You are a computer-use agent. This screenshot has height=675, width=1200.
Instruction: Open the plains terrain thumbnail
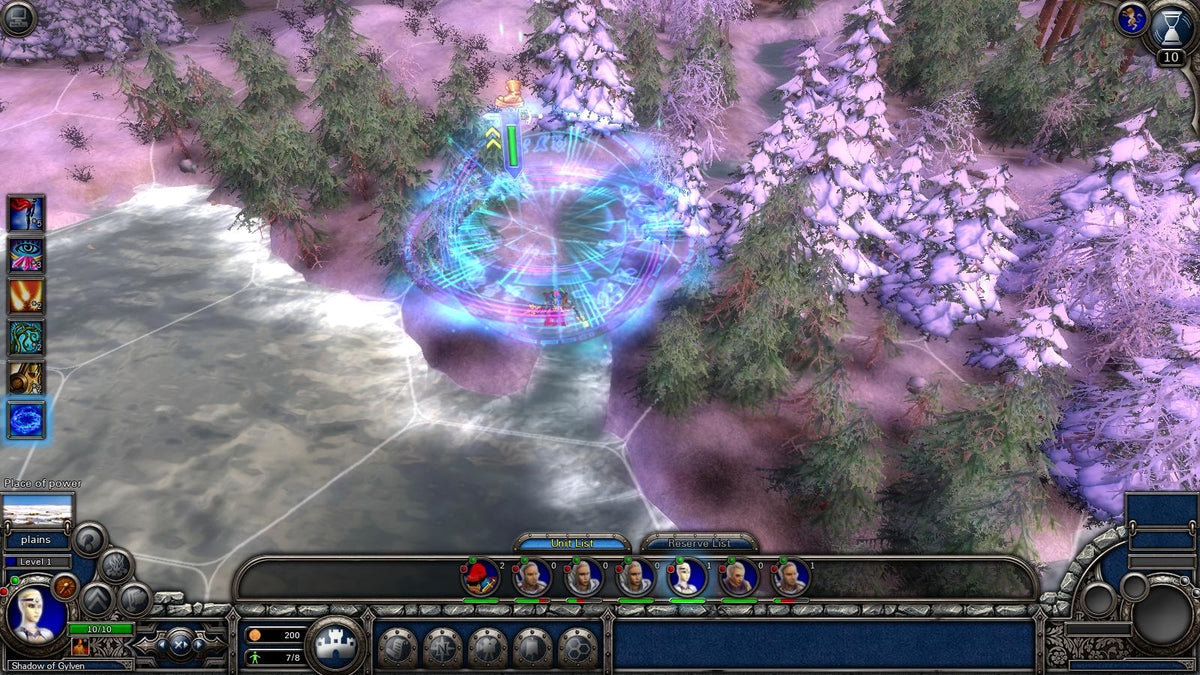(38, 512)
